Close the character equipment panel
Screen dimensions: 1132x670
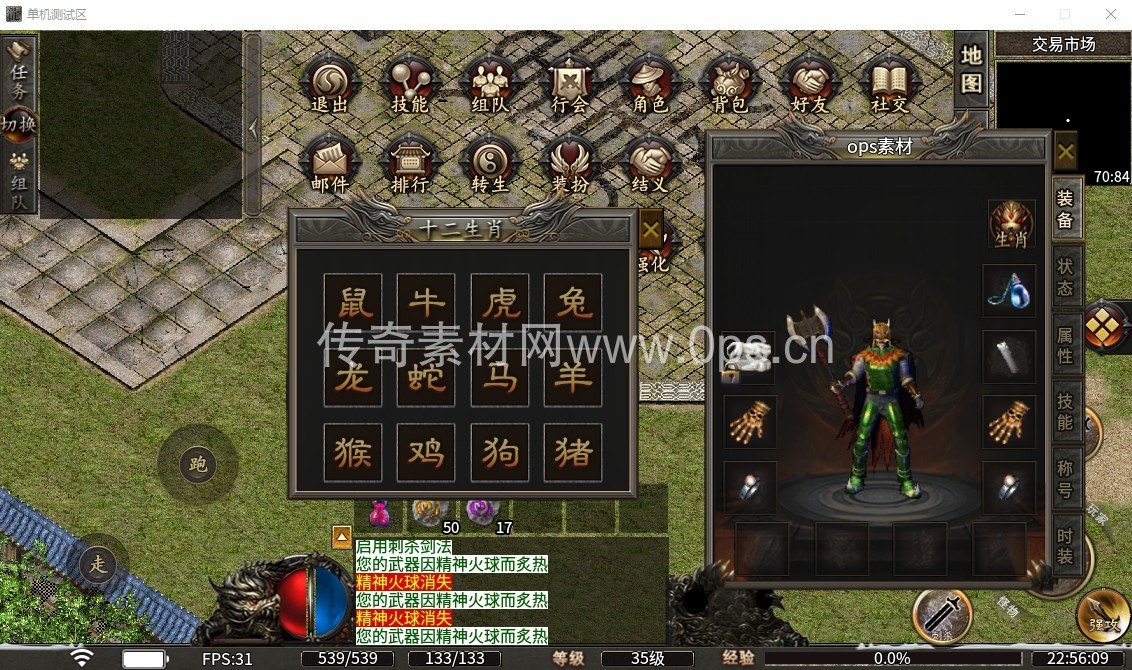1066,153
